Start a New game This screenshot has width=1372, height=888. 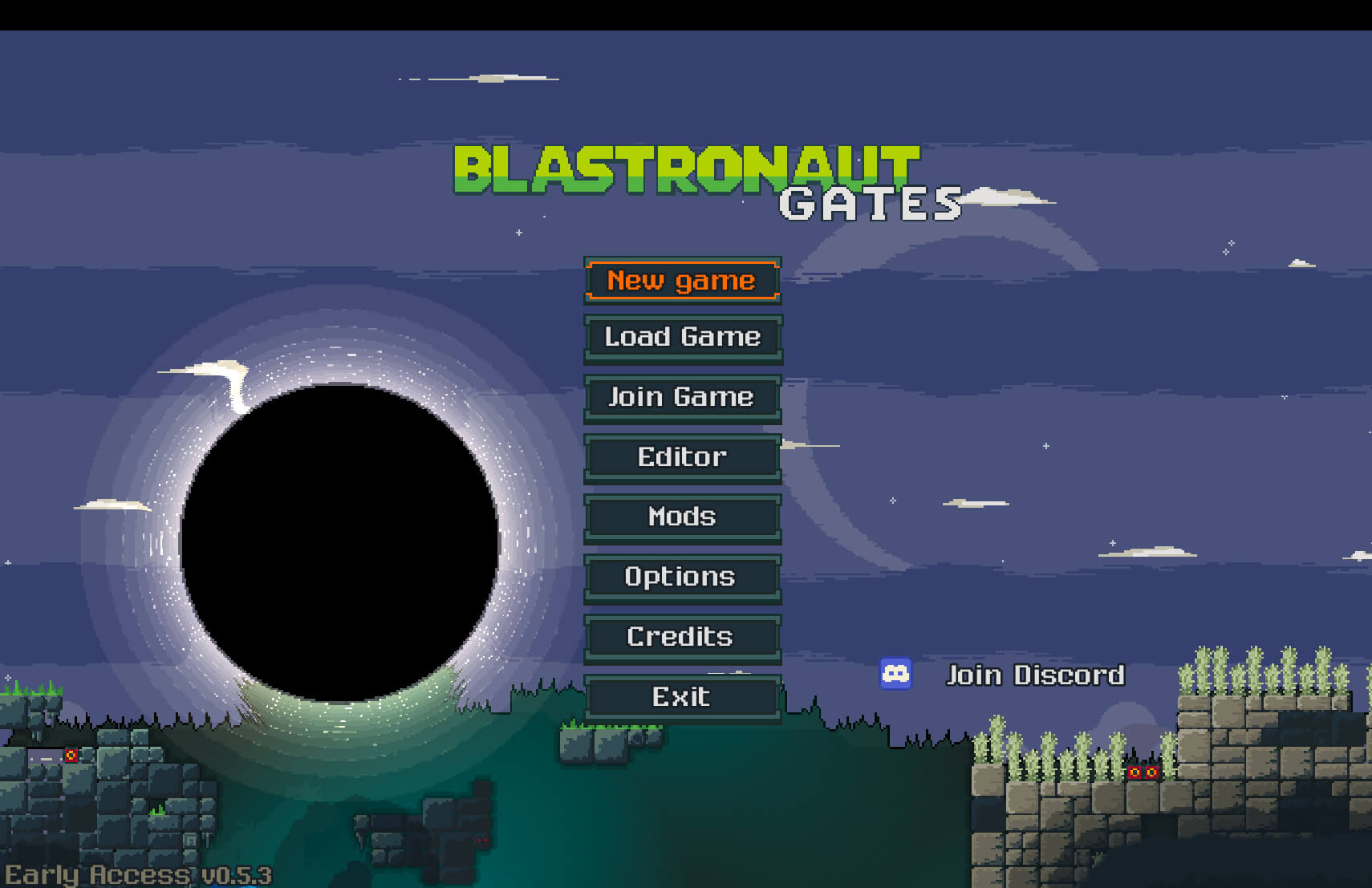coord(682,281)
